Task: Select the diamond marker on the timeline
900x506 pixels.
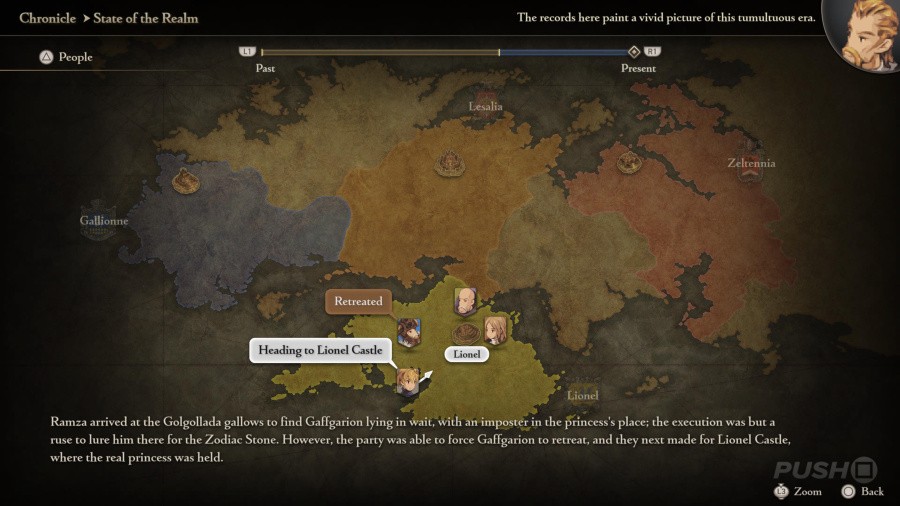Action: coord(633,52)
